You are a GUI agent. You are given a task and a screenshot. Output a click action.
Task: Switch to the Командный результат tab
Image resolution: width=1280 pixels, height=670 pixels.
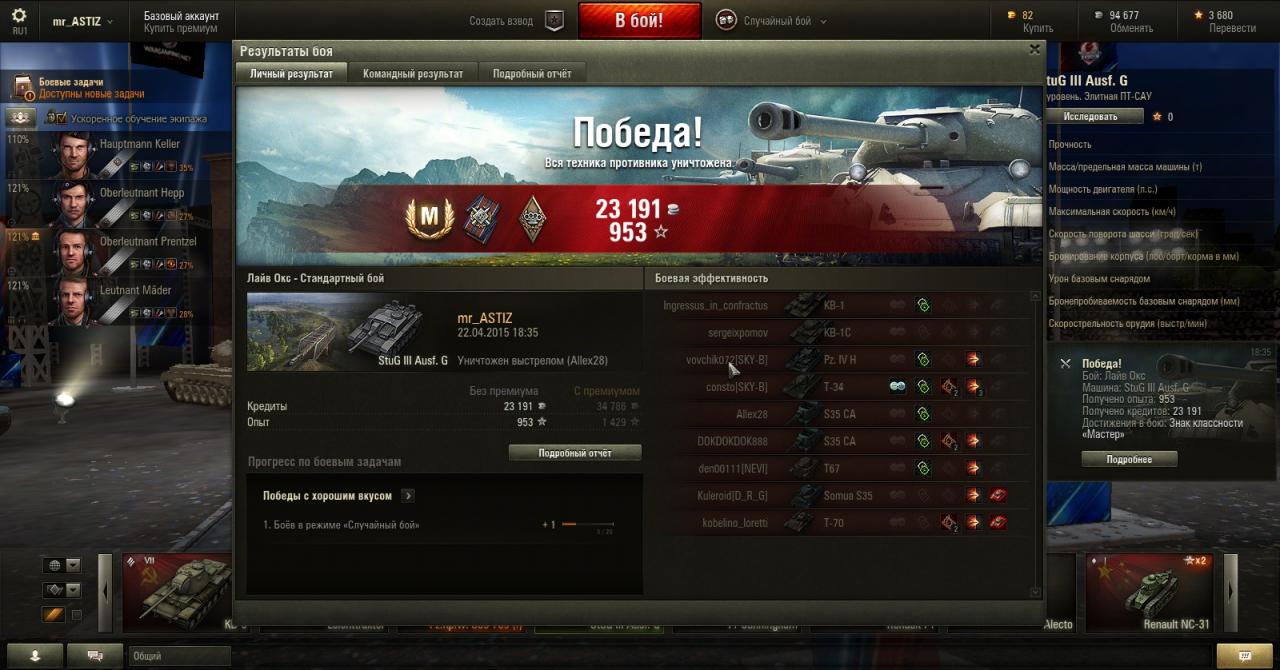point(413,74)
